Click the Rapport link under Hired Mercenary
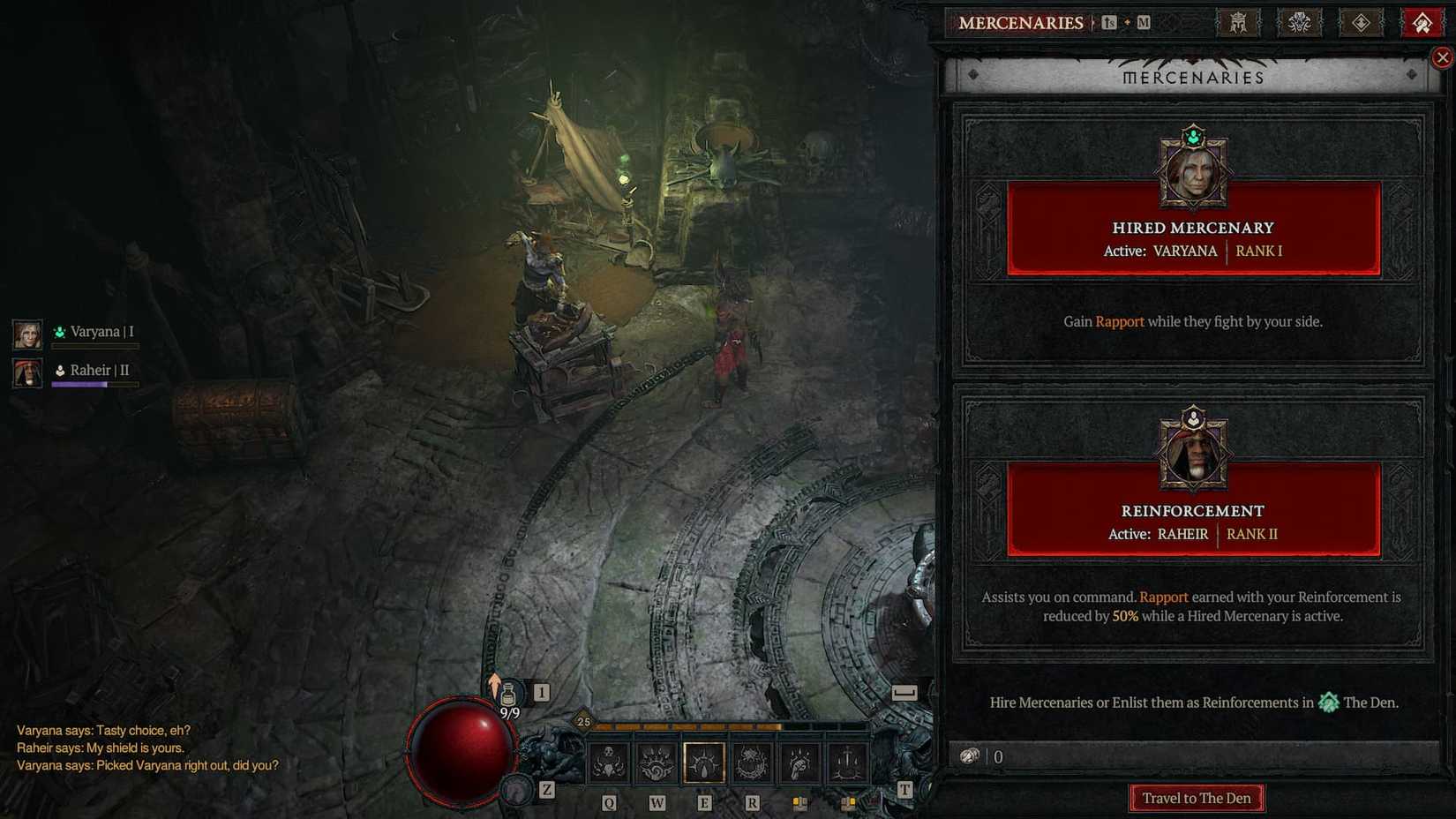 pyautogui.click(x=1119, y=321)
